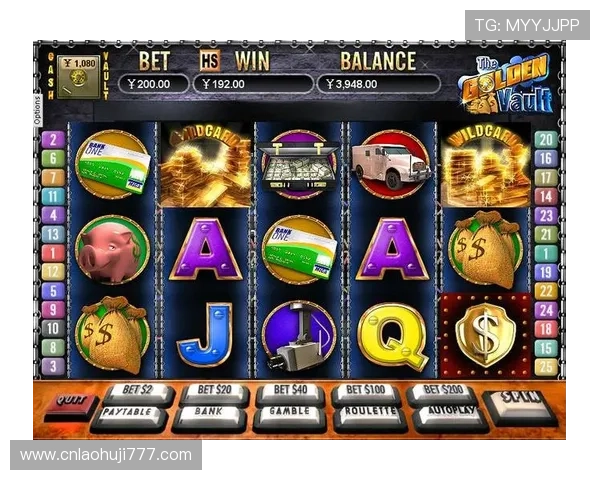Click the Cash Vault safe icon
This screenshot has width=600, height=480.
pos(77,75)
